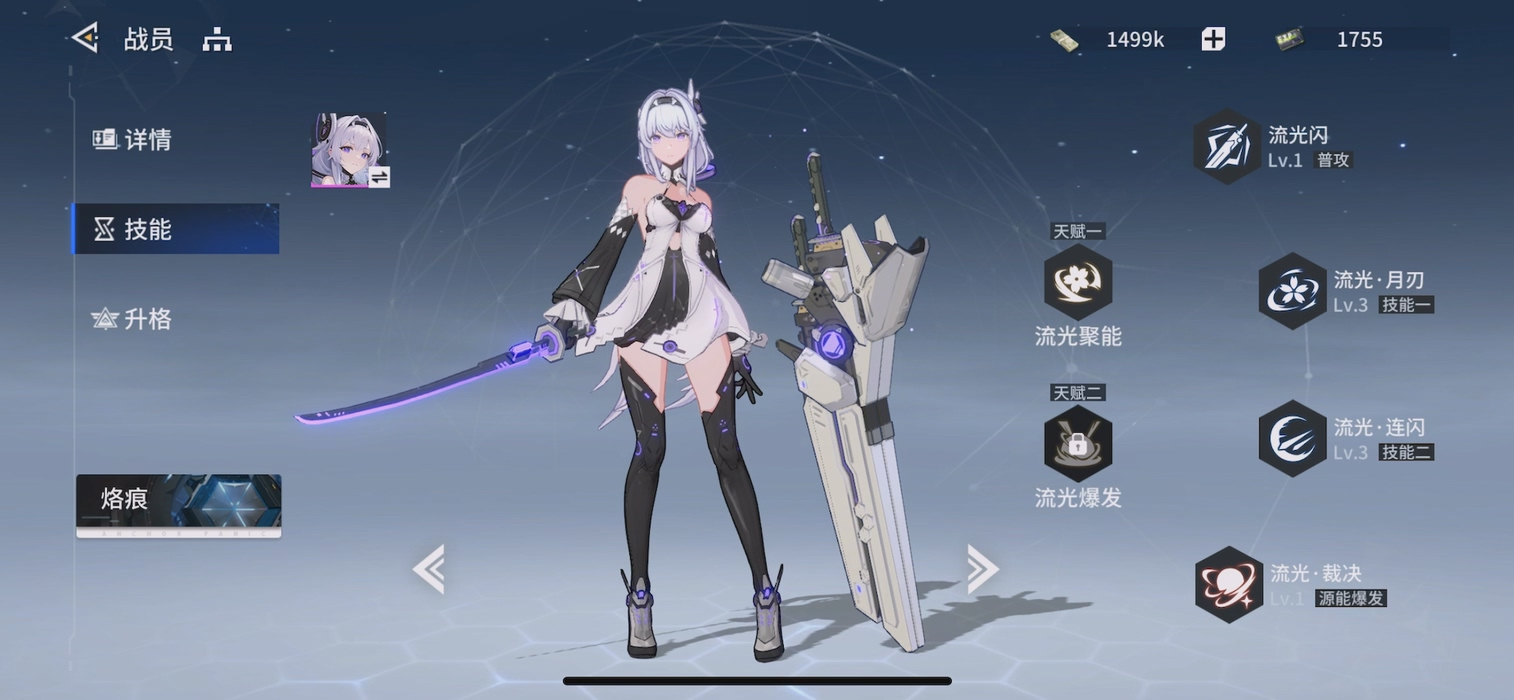Select the 技能 skills tab

tap(176, 229)
